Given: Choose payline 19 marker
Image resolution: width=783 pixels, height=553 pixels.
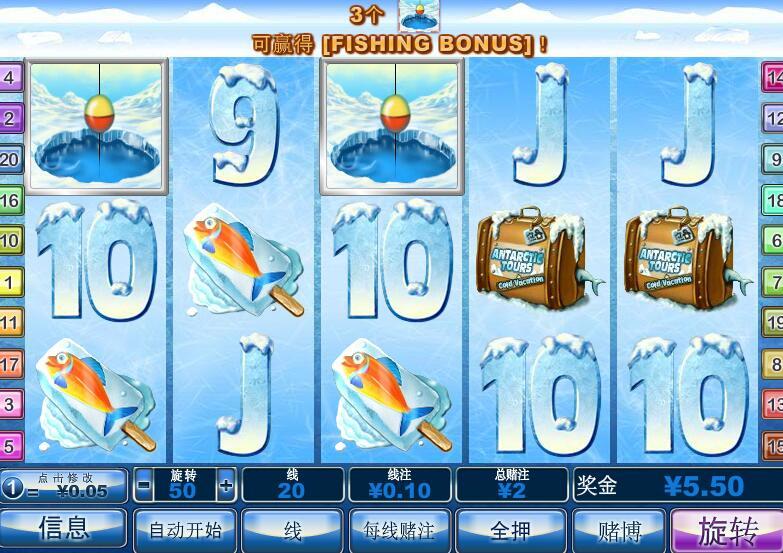Looking at the screenshot, I should [774, 322].
